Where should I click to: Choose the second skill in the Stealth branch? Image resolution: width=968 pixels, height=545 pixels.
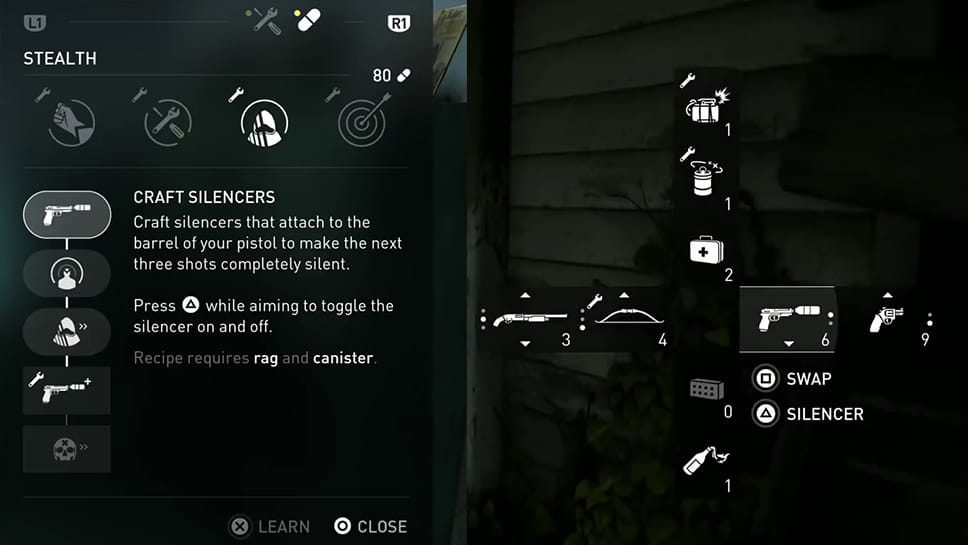click(67, 273)
